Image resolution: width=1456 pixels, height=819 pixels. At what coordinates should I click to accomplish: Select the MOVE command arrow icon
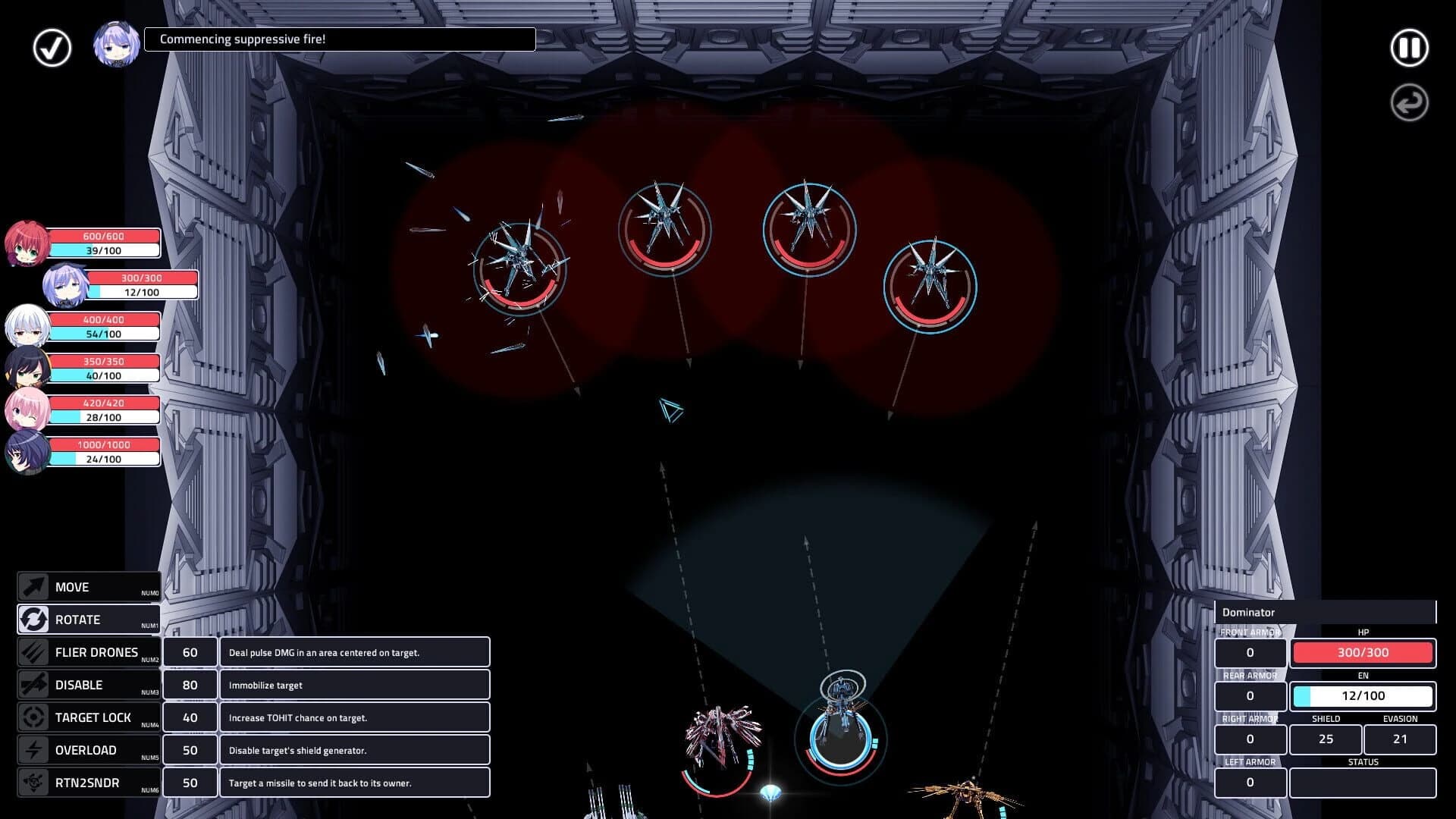pos(32,586)
